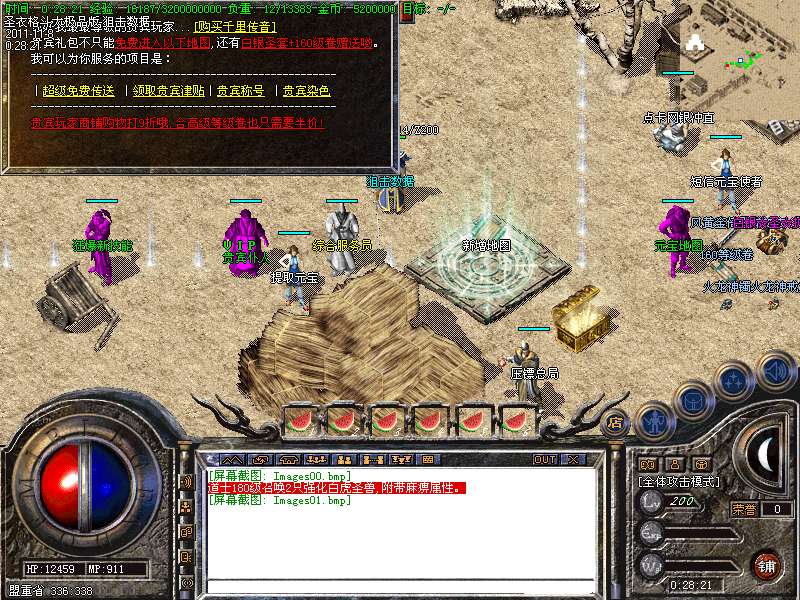Choose 超级免费传送 dialogue option

coord(78,91)
